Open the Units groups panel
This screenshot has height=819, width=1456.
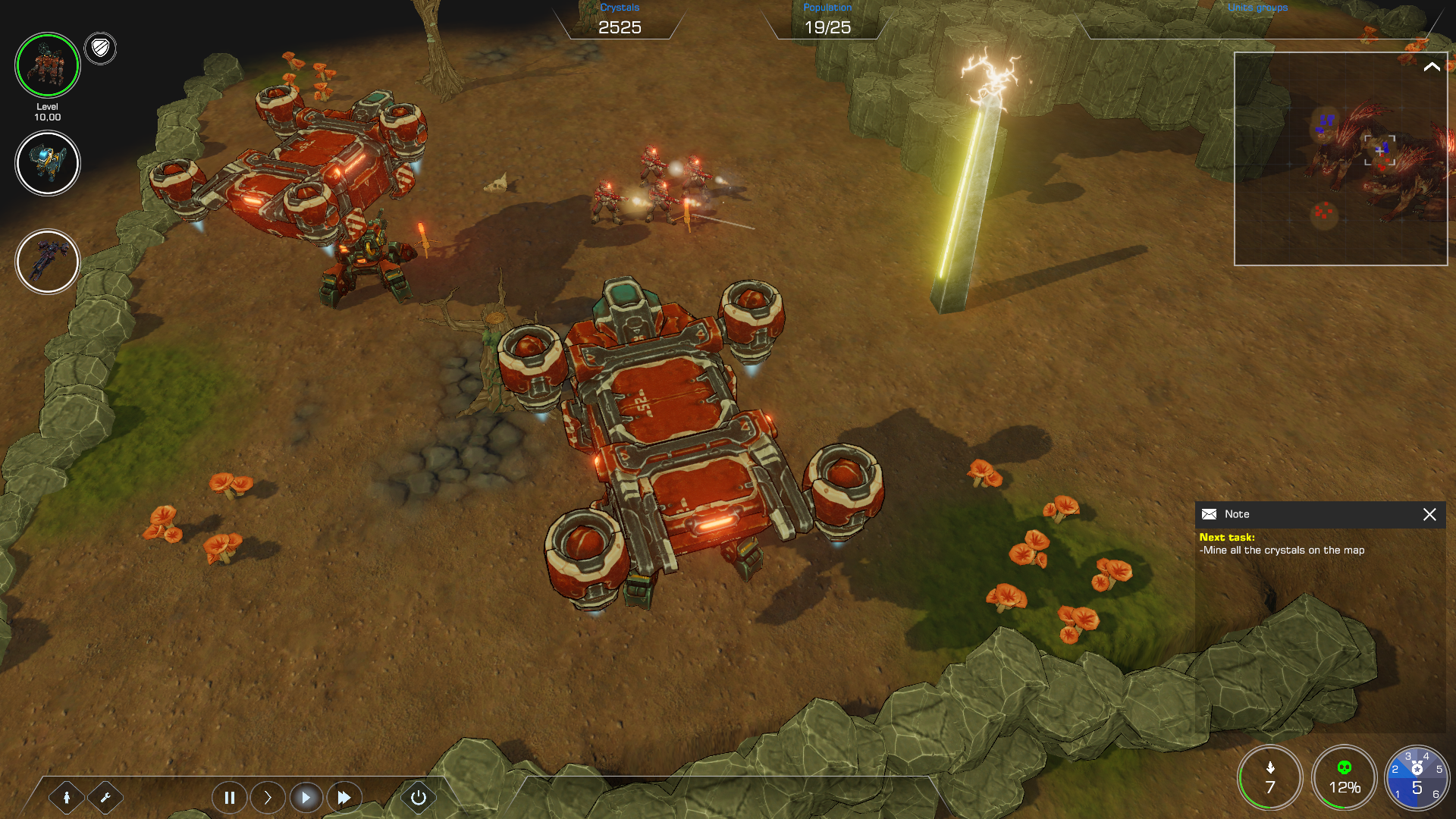point(1257,8)
